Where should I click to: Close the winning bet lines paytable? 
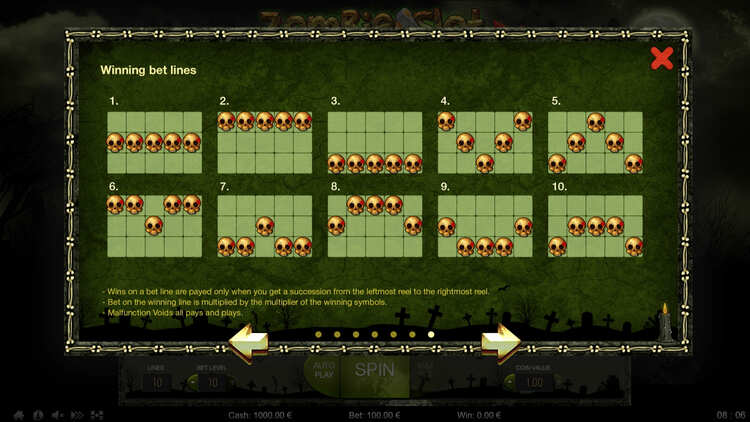(661, 58)
